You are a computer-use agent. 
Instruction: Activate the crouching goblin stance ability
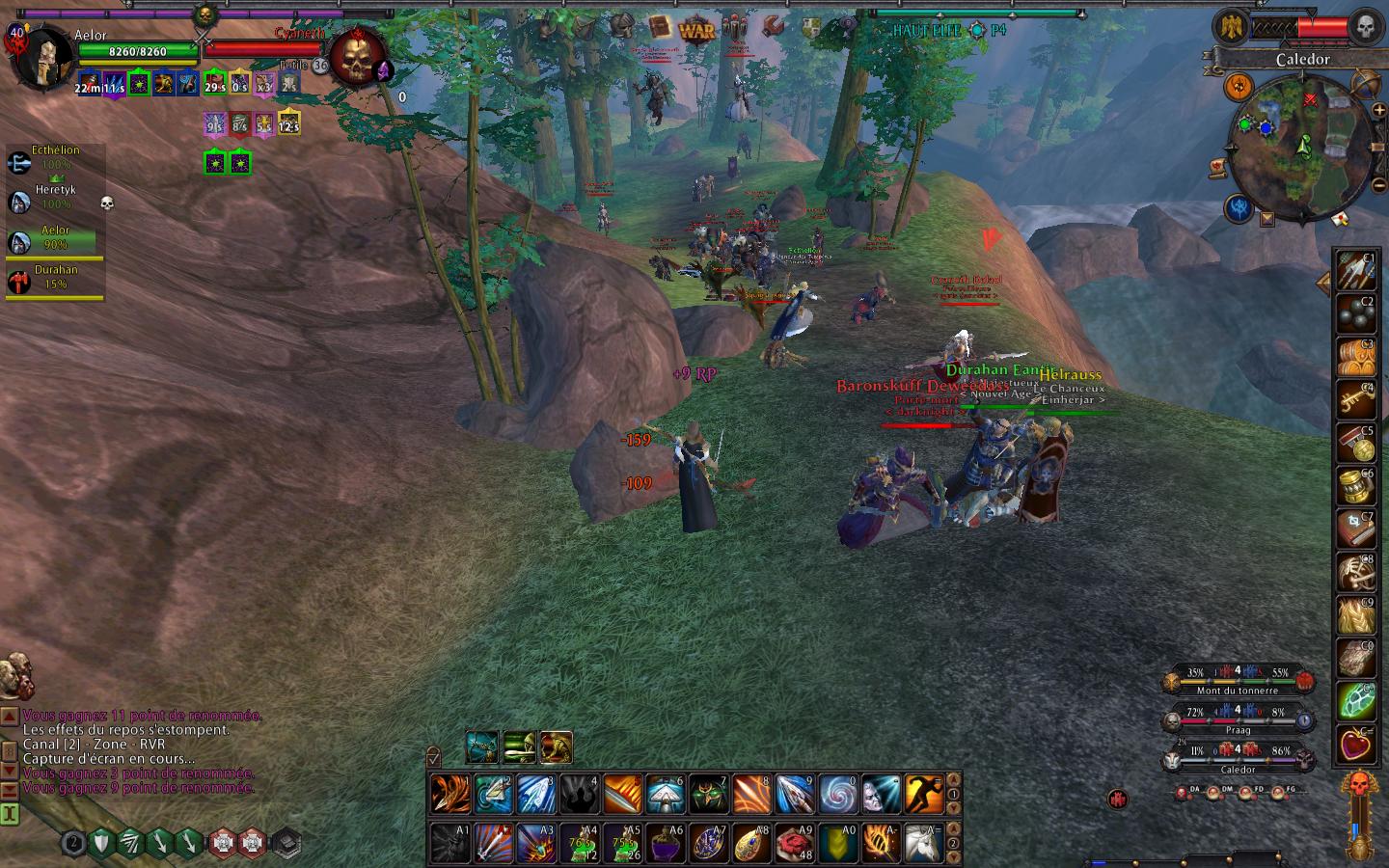coord(557,746)
